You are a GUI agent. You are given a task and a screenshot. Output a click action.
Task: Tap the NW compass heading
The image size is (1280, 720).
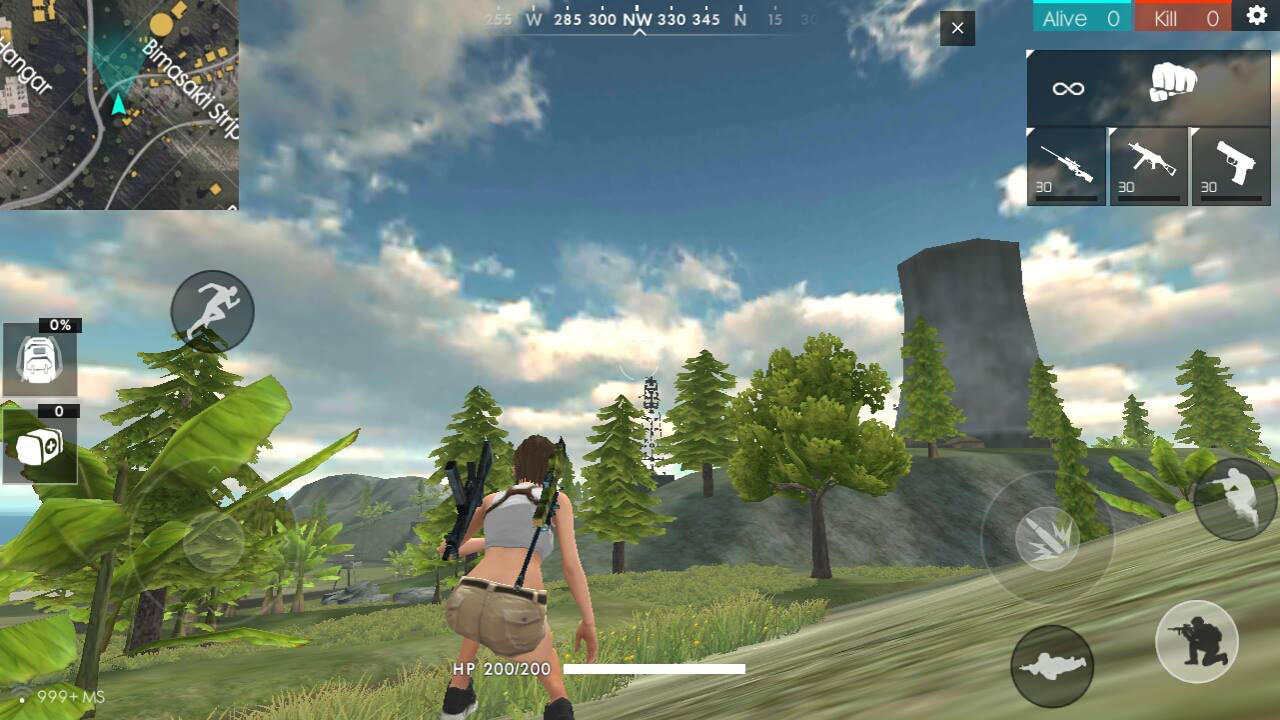[x=637, y=18]
